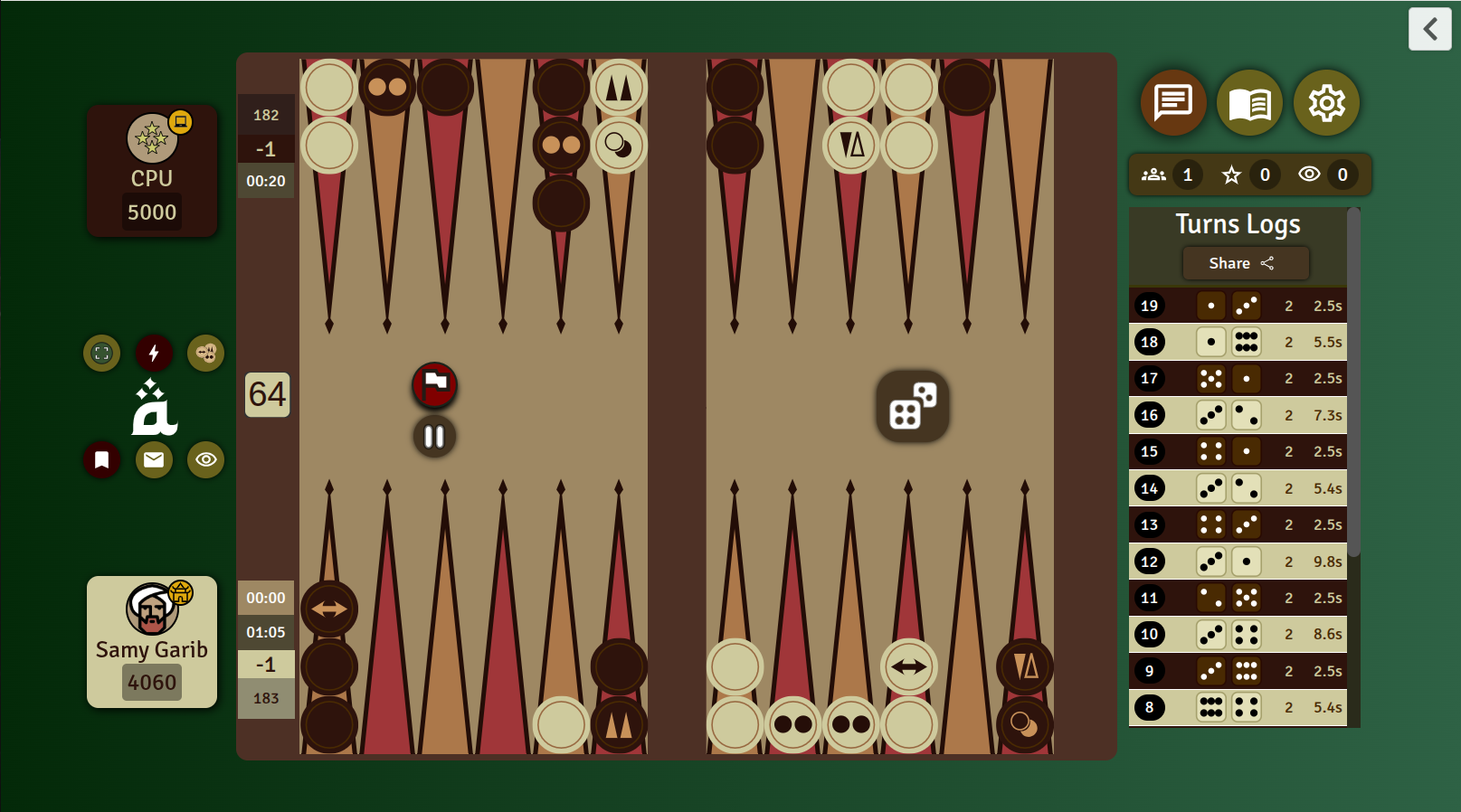1461x812 pixels.
Task: Open the settings gear
Action: point(1326,103)
